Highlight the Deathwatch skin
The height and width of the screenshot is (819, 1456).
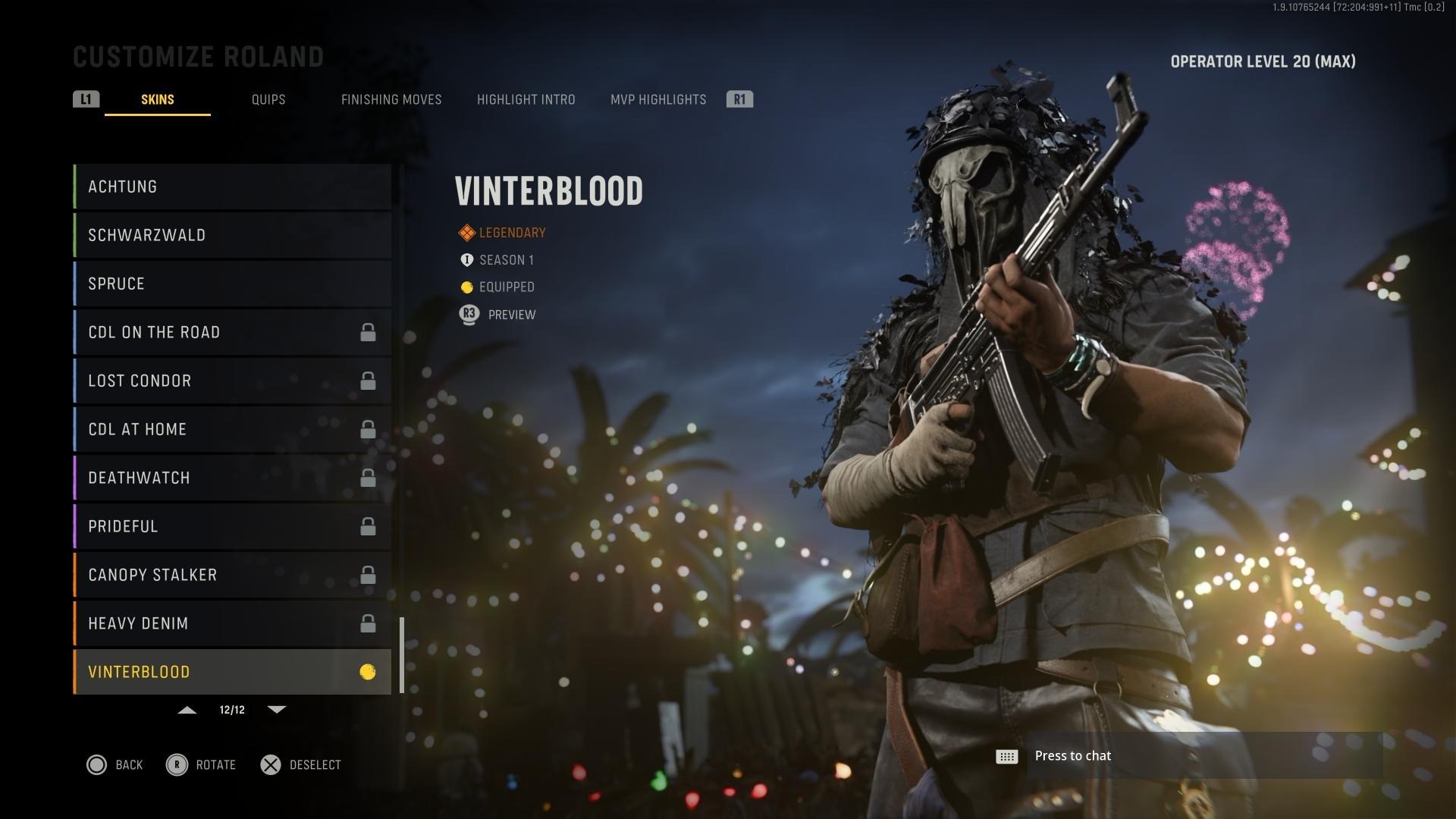click(x=232, y=478)
